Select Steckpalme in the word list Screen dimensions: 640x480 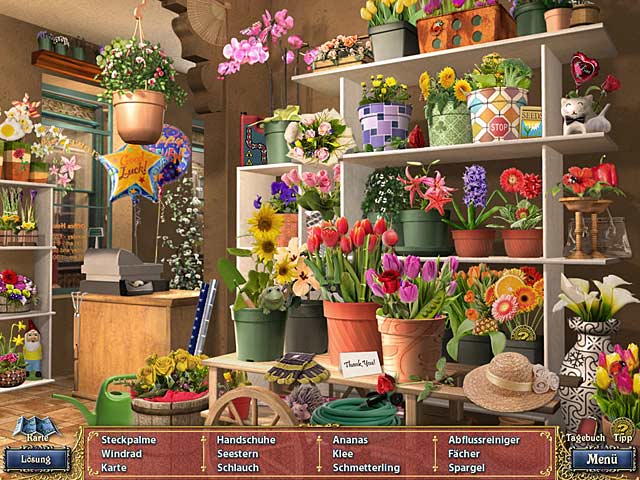click(x=129, y=439)
